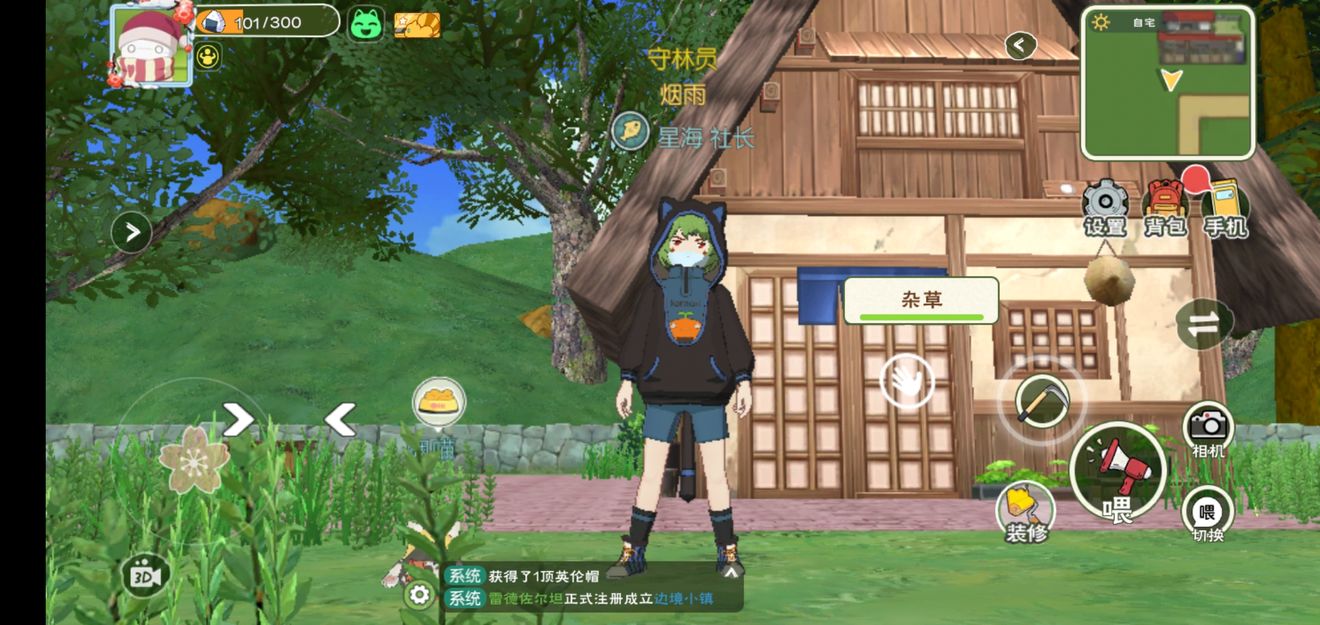Click the minimap showing 自宅
Viewport: 1320px width, 625px height.
tap(1168, 82)
